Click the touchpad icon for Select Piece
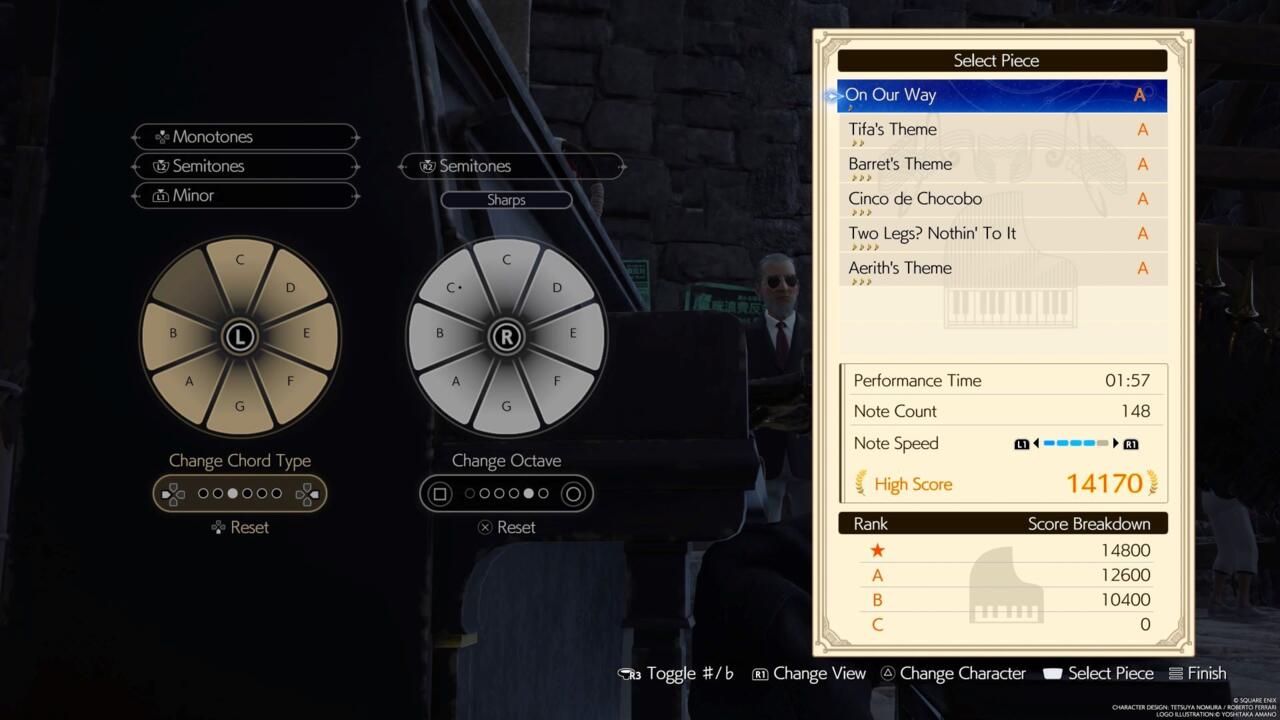Image resolution: width=1280 pixels, height=720 pixels. [1052, 673]
